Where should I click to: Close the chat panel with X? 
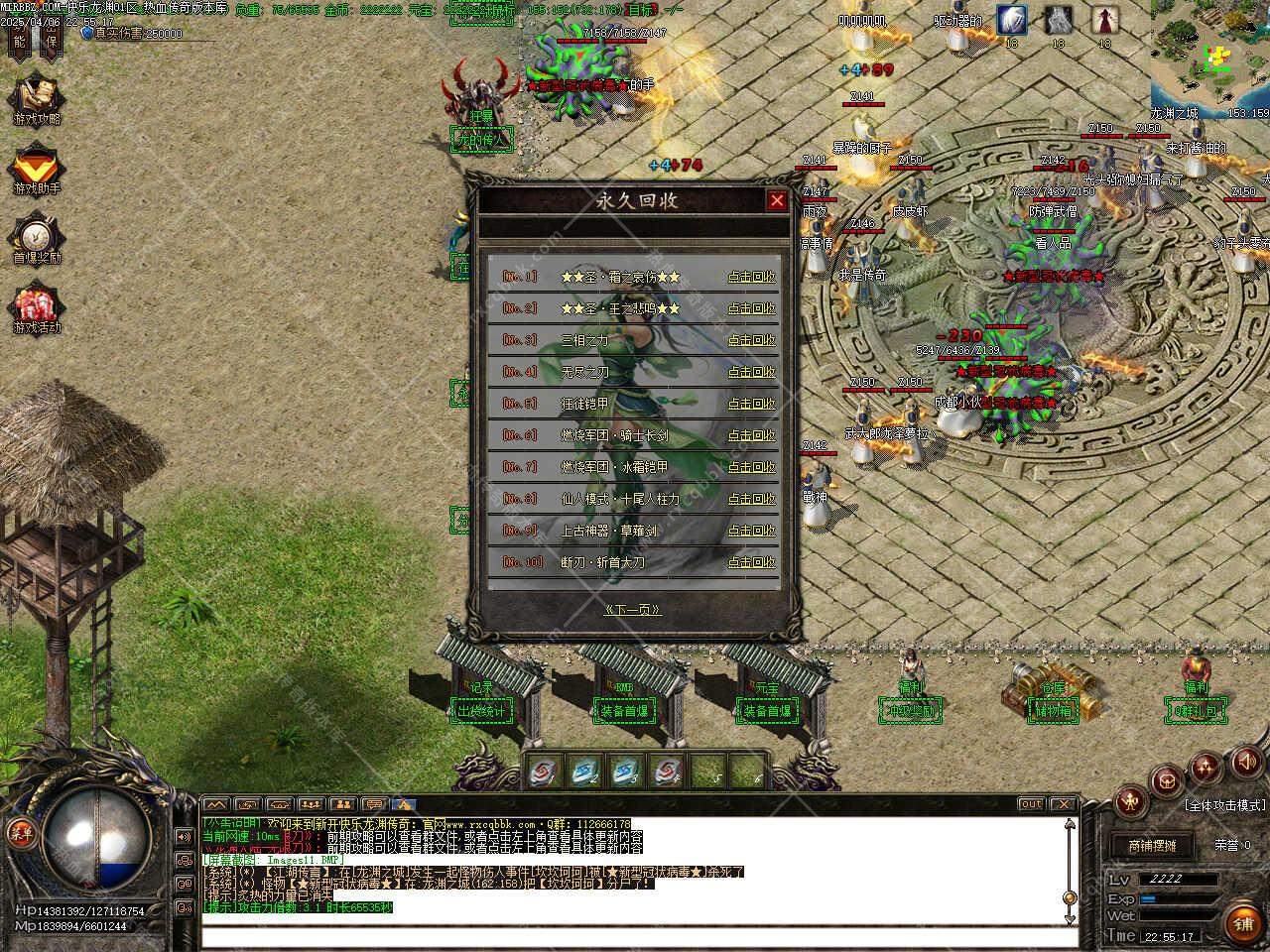coord(1063,804)
